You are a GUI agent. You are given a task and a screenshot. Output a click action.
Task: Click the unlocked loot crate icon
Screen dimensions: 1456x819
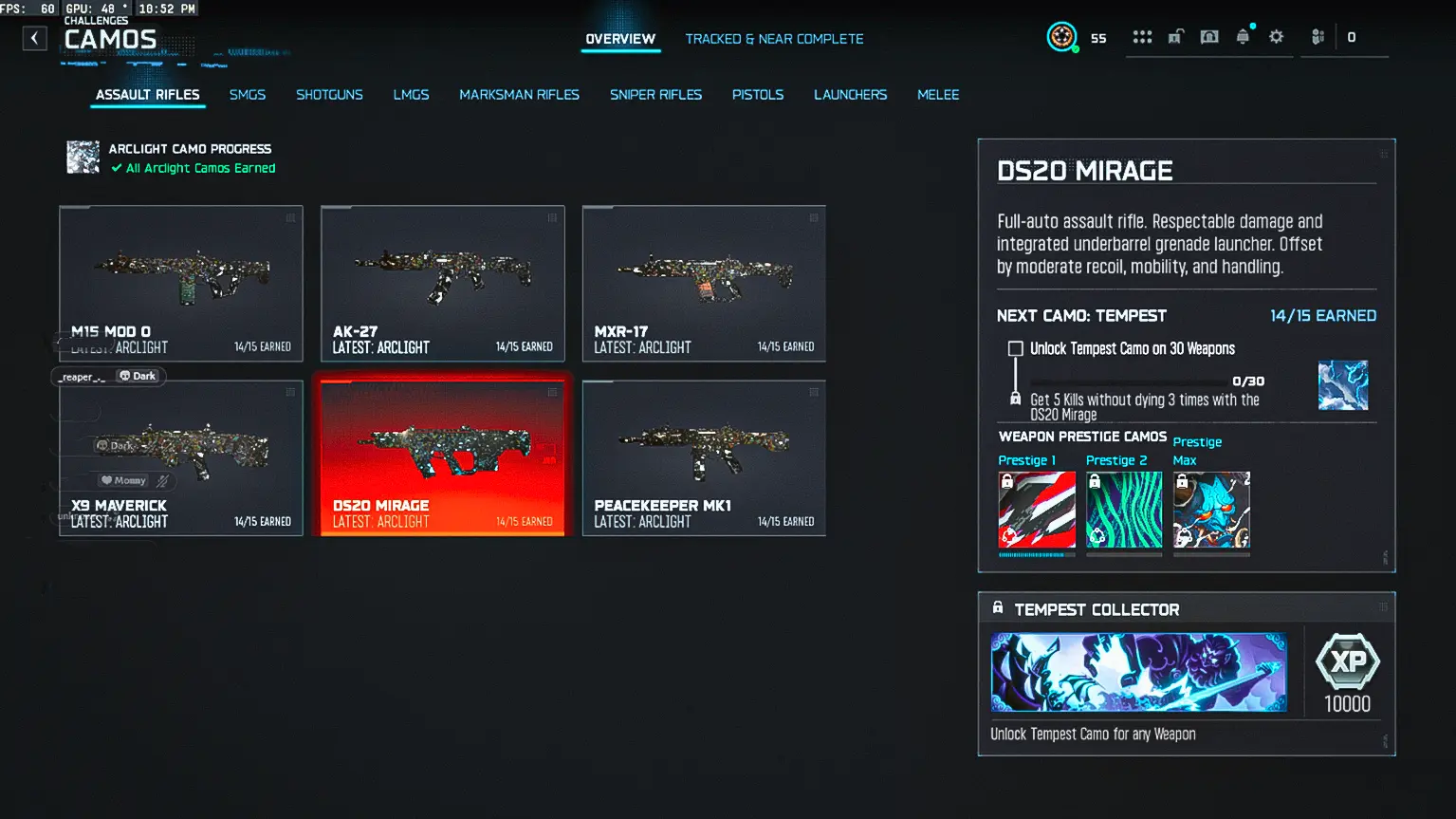pyautogui.click(x=1176, y=36)
